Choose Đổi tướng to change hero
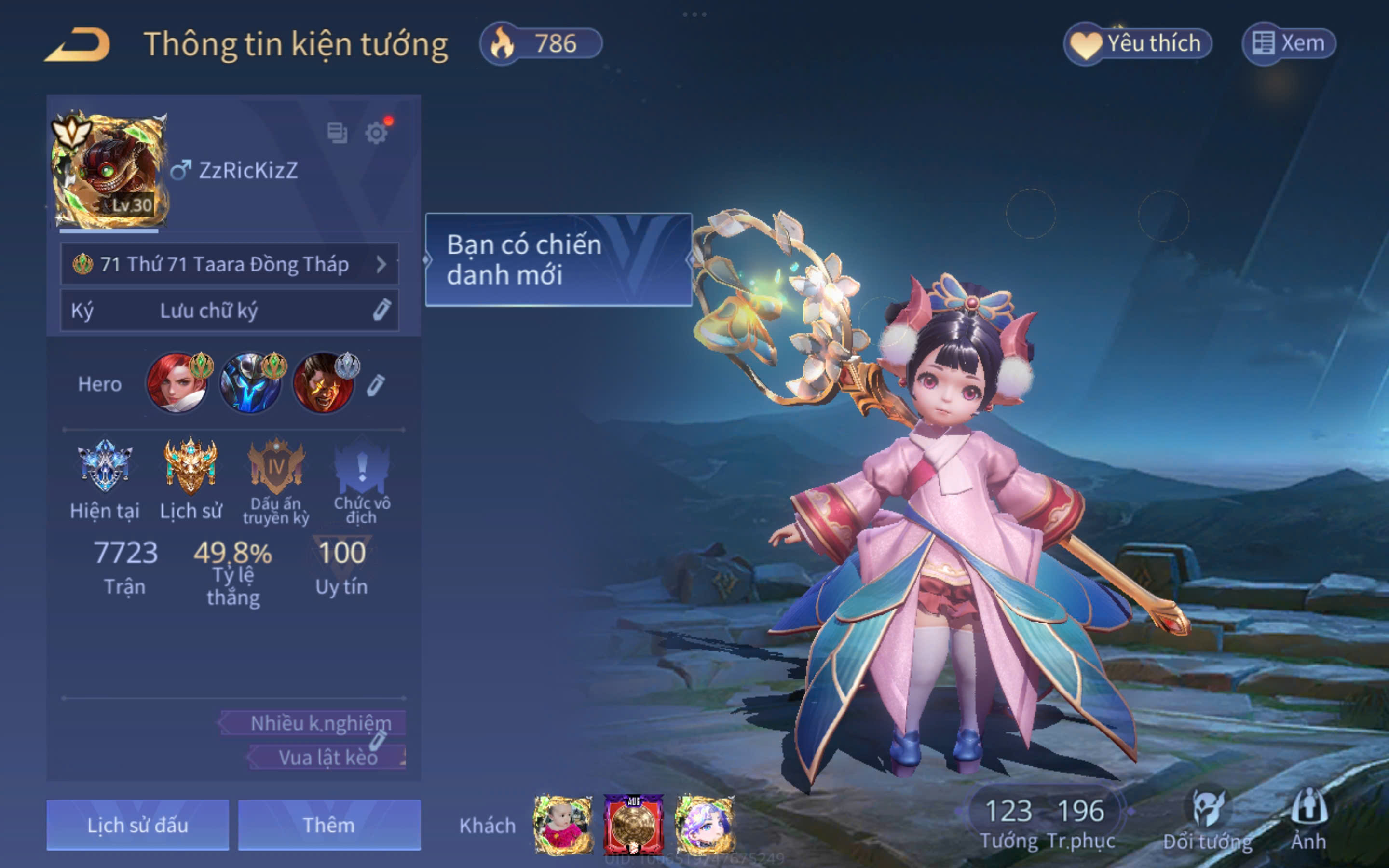The image size is (1389, 868). point(1208,821)
